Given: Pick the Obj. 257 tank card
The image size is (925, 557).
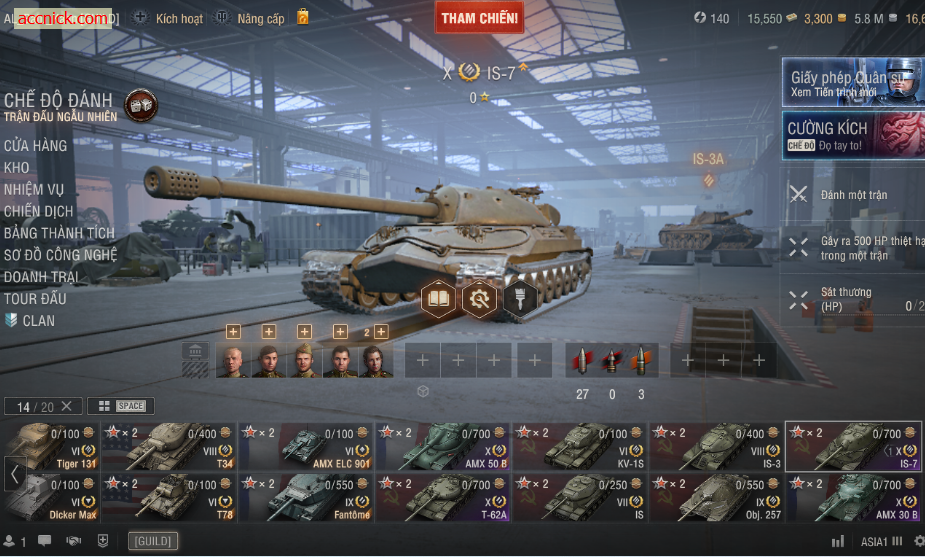Looking at the screenshot, I should [717, 498].
